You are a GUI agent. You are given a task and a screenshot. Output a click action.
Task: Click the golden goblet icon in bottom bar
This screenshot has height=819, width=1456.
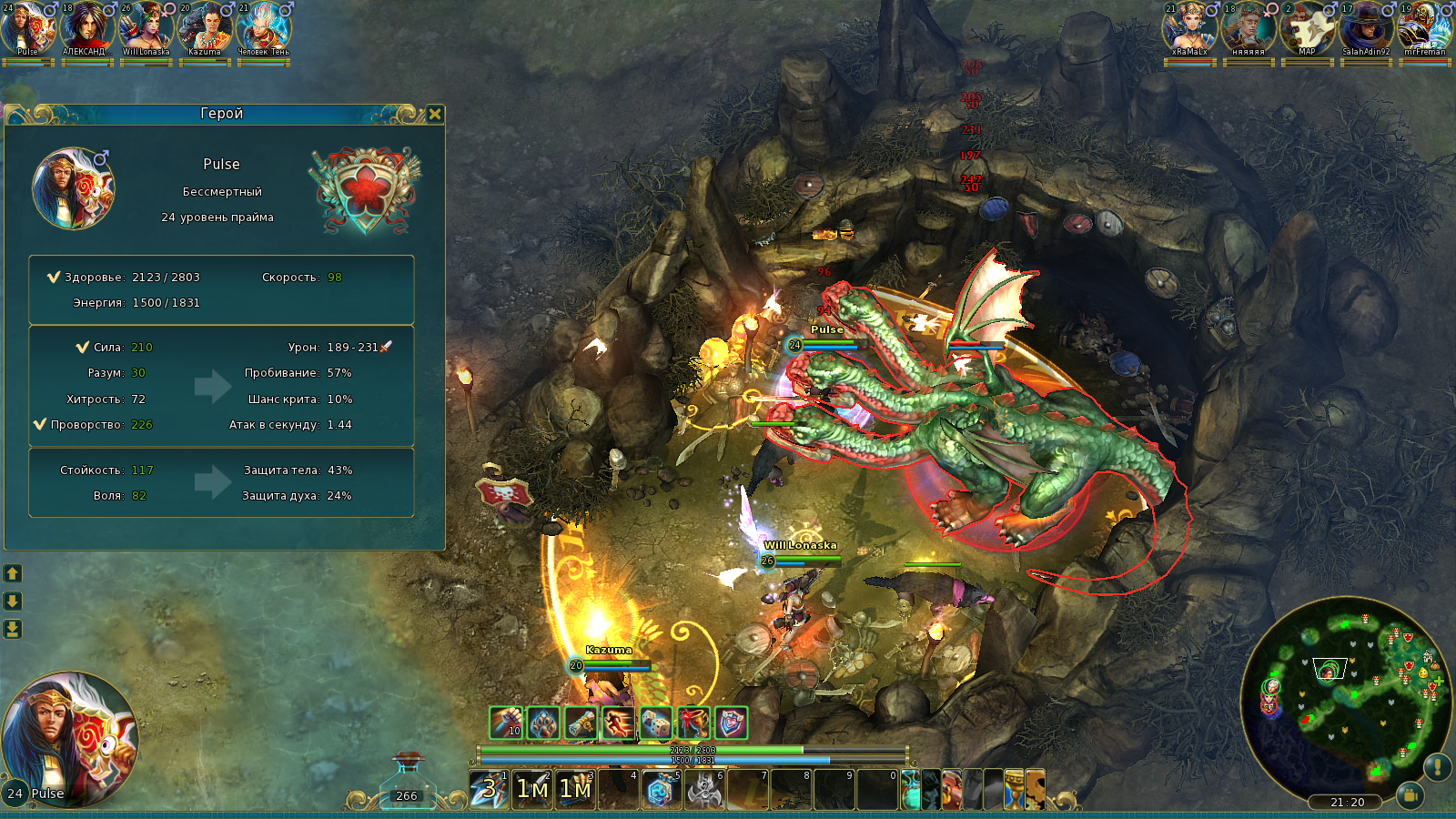pos(1014,789)
